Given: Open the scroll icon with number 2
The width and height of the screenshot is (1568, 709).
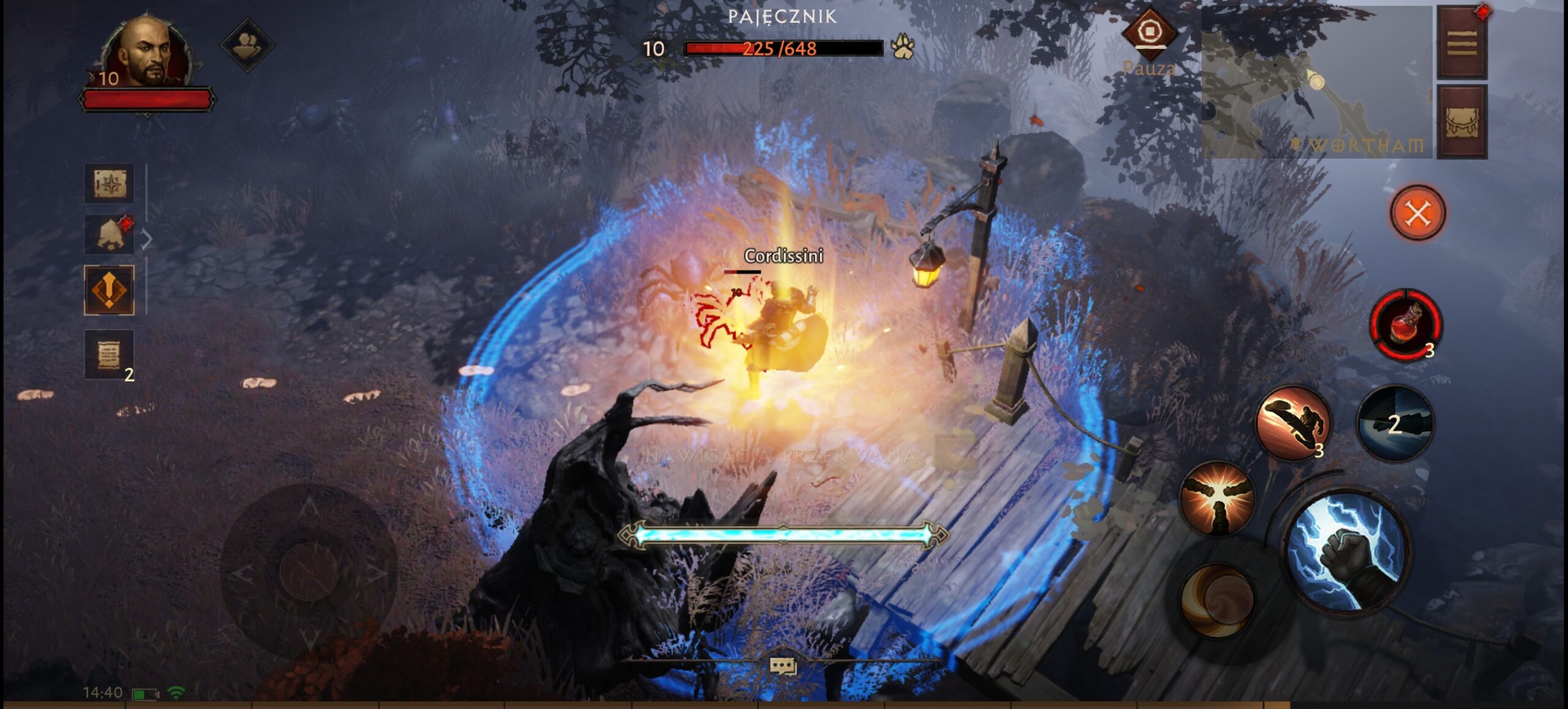Looking at the screenshot, I should tap(109, 354).
